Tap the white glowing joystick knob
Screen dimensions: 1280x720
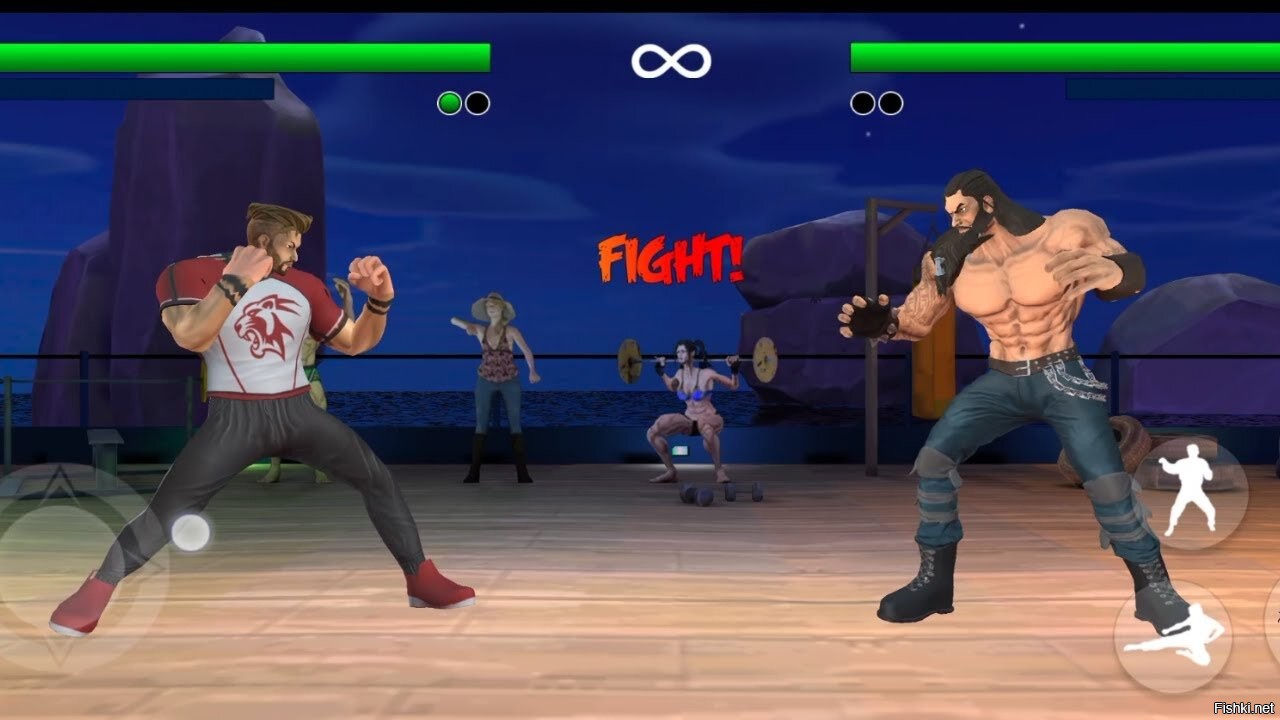[x=190, y=532]
